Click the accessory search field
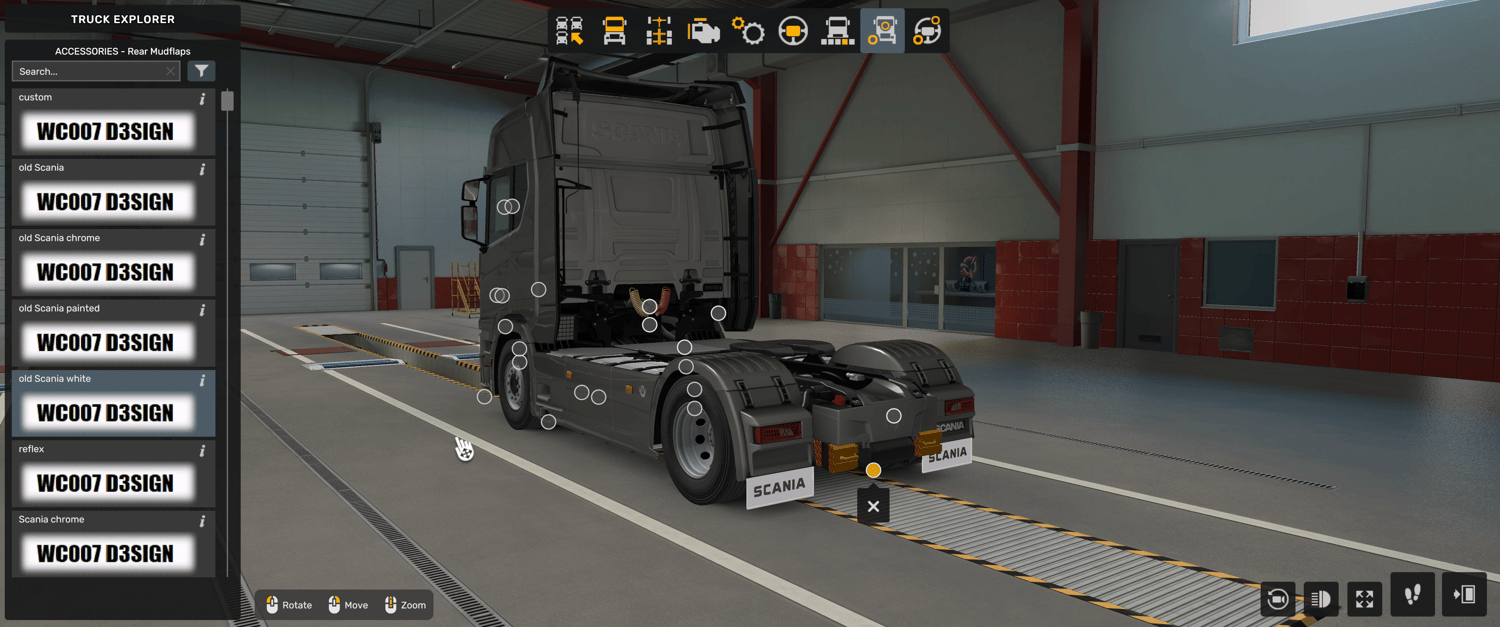The image size is (1500, 627). tap(90, 71)
